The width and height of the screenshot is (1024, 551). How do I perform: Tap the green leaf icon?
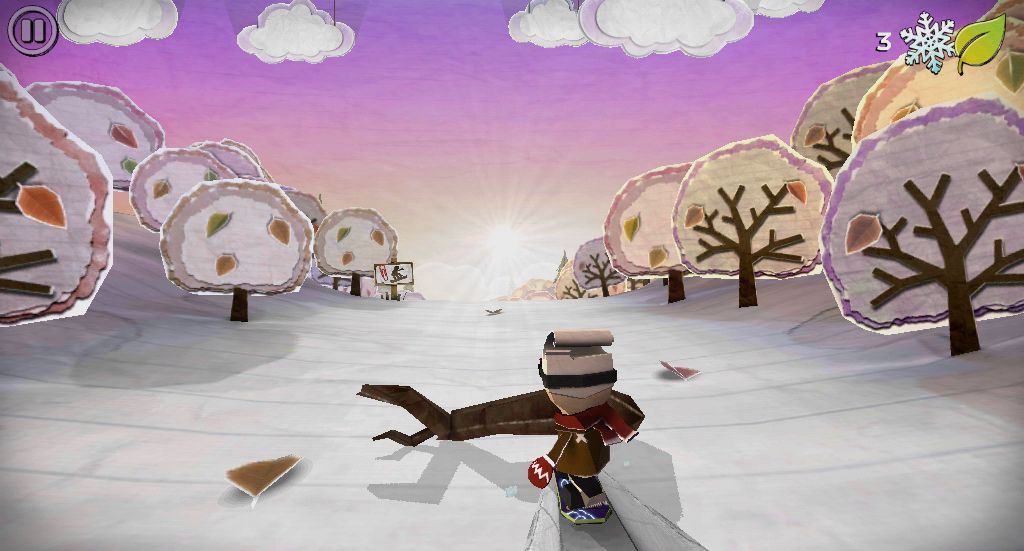(980, 44)
